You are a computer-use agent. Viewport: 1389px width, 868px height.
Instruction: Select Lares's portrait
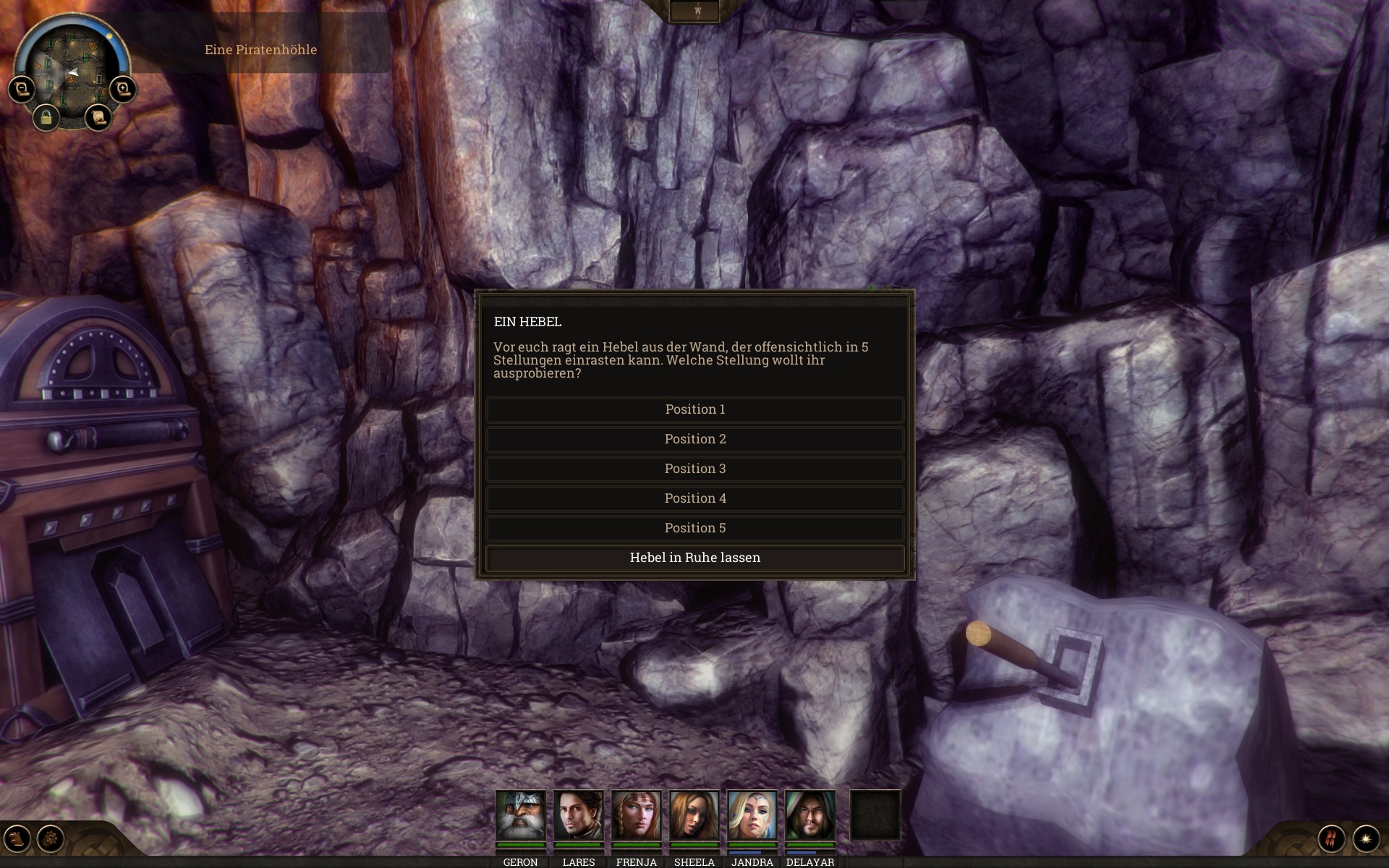pyautogui.click(x=578, y=815)
